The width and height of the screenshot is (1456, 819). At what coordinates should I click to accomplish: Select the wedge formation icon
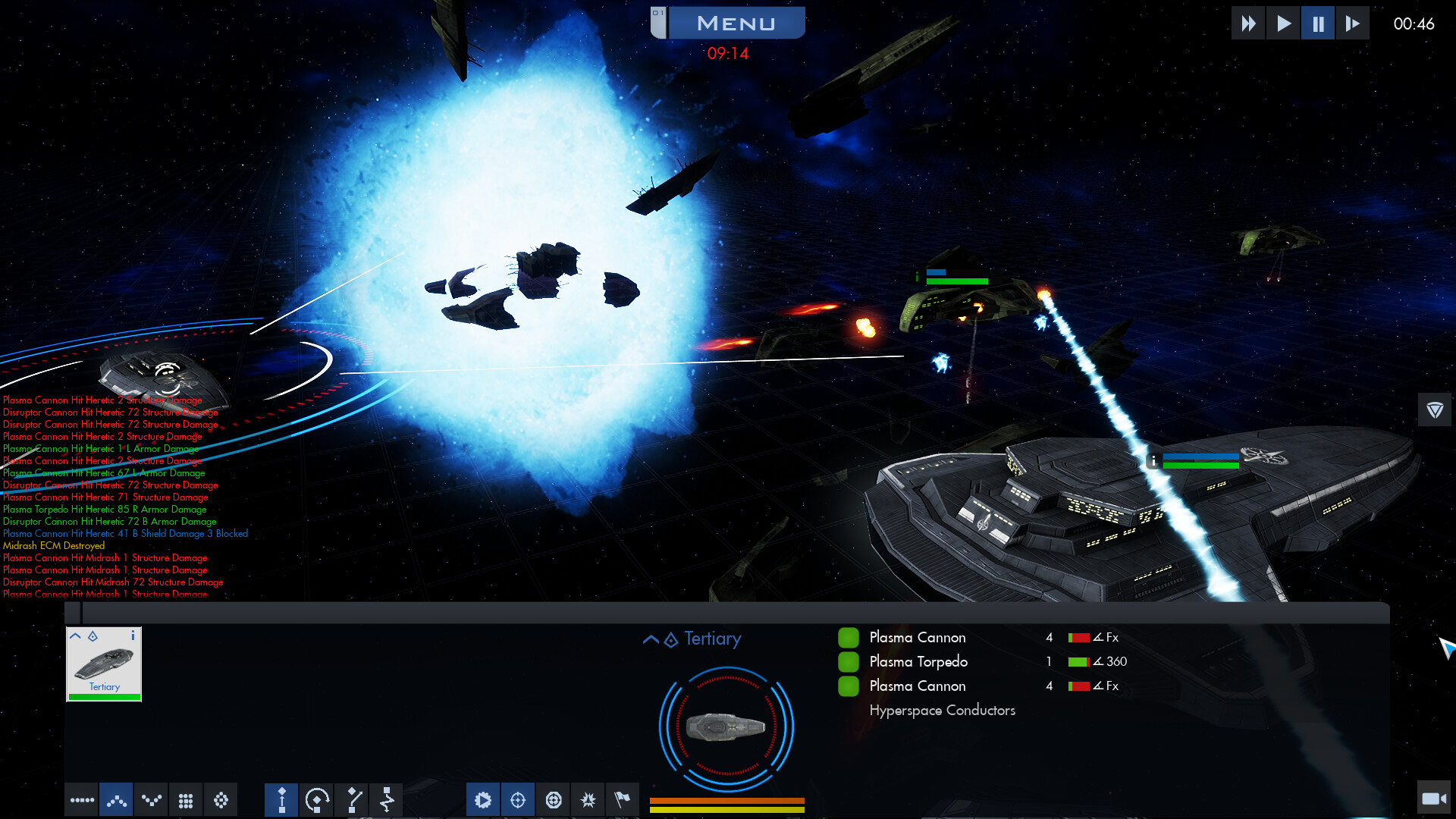116,799
